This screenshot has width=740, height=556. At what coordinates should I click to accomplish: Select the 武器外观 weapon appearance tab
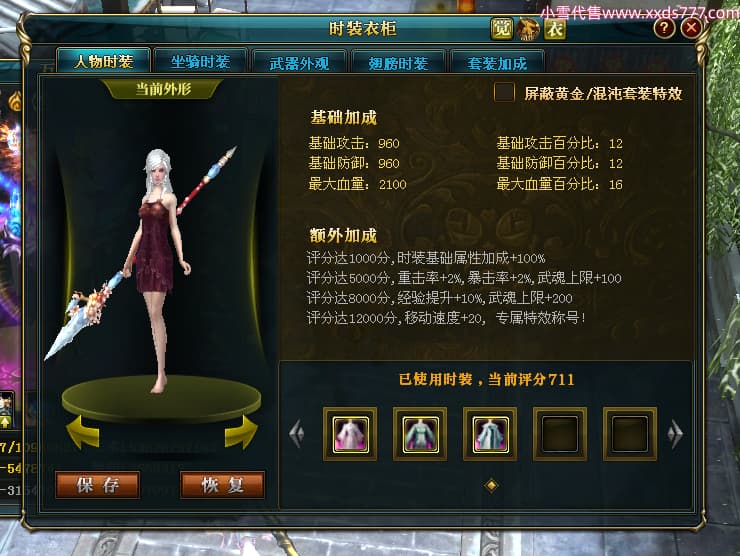[x=298, y=62]
